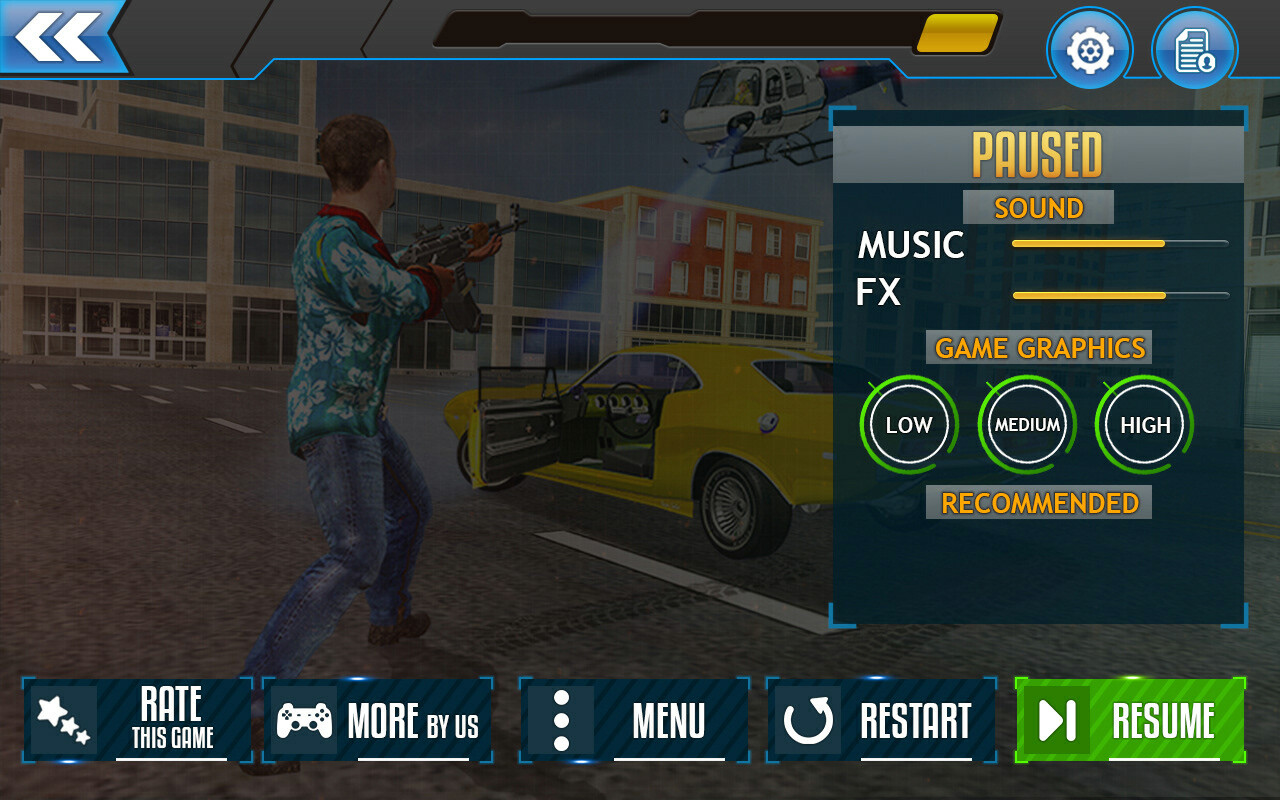
Task: Go to the Menu
Action: [x=634, y=720]
